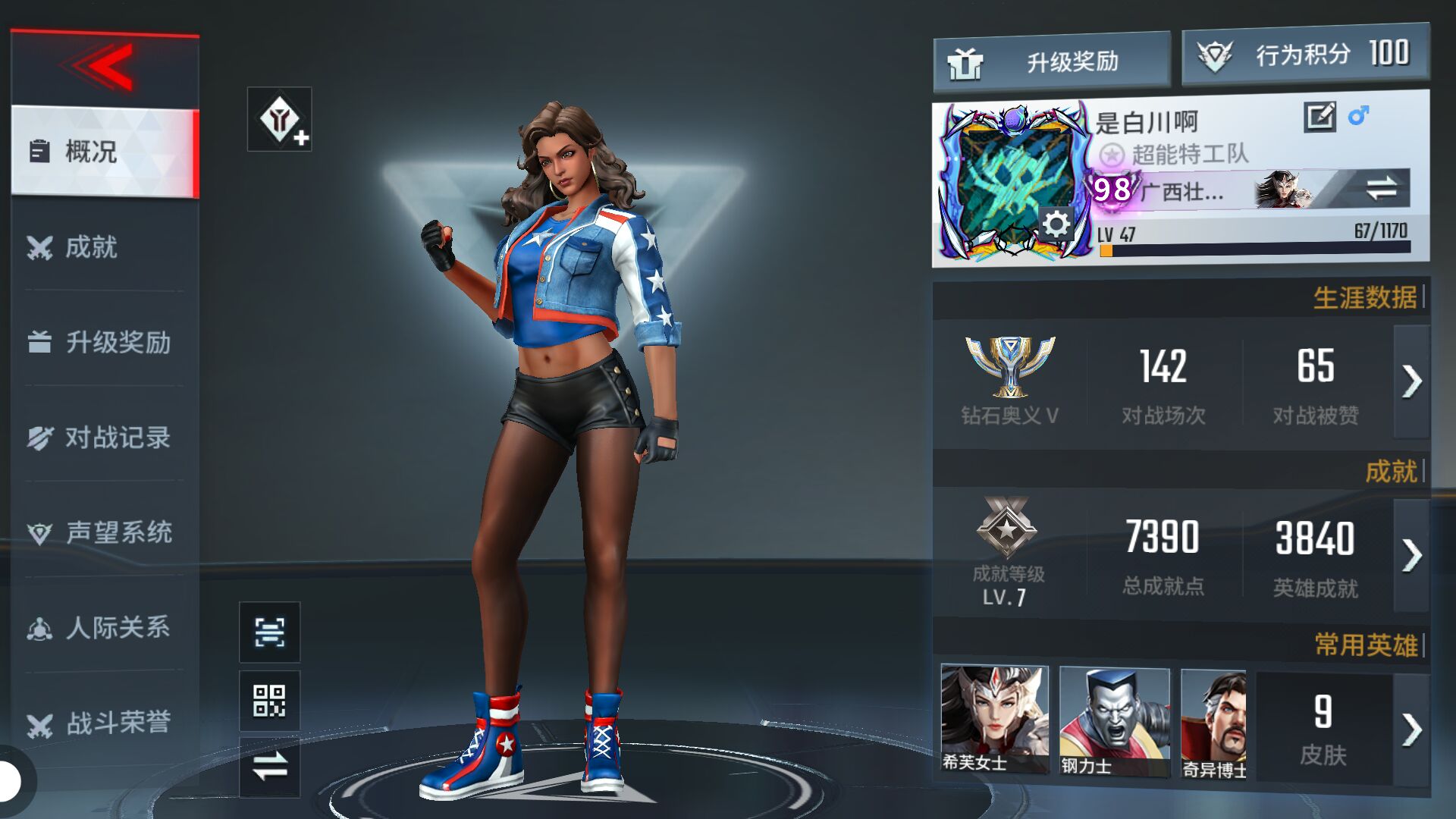Screen dimensions: 1456x819
Task: Show the 对战记录 match history tab
Action: (105, 438)
